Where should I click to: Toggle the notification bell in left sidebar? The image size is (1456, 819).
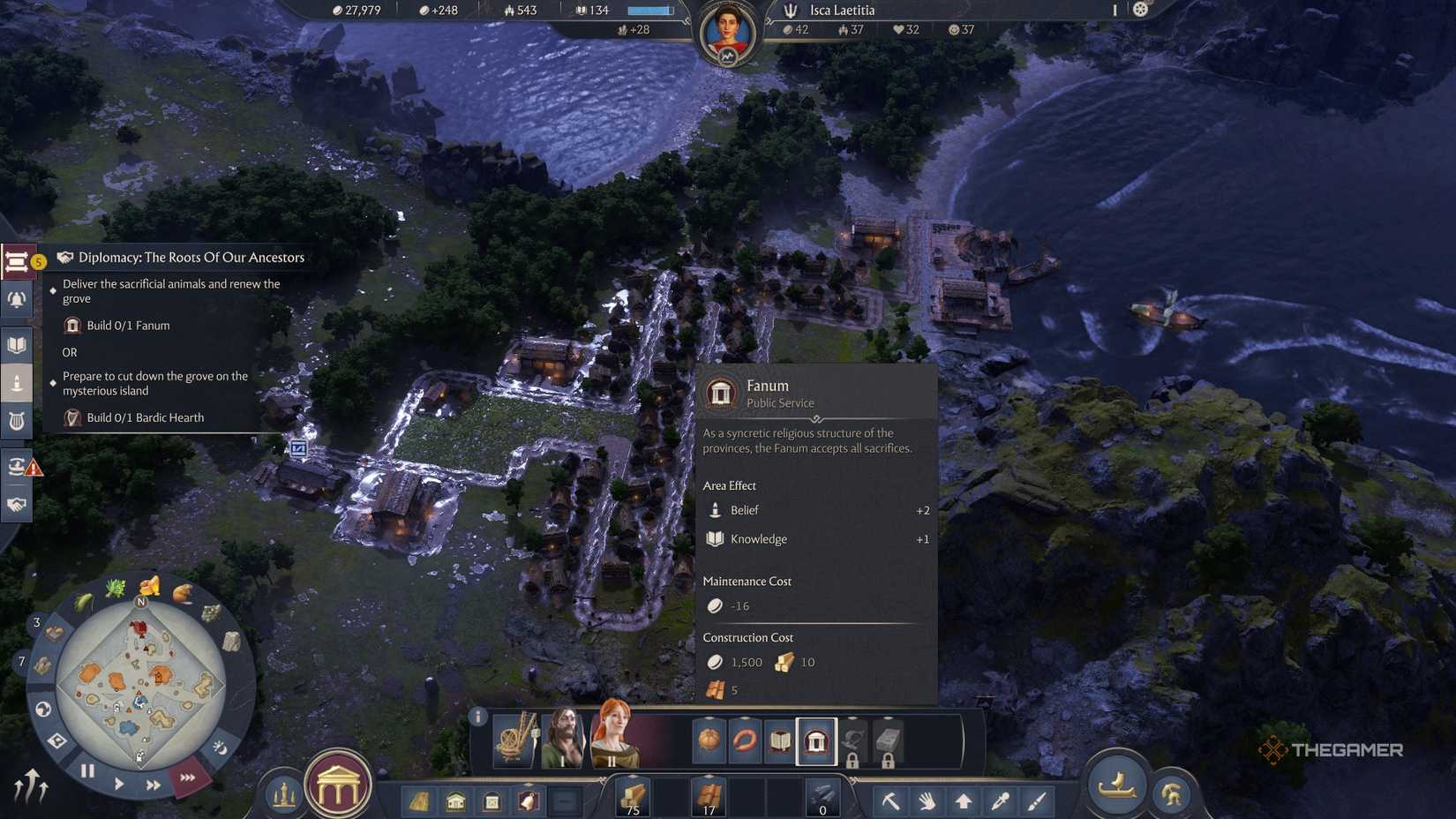18,299
